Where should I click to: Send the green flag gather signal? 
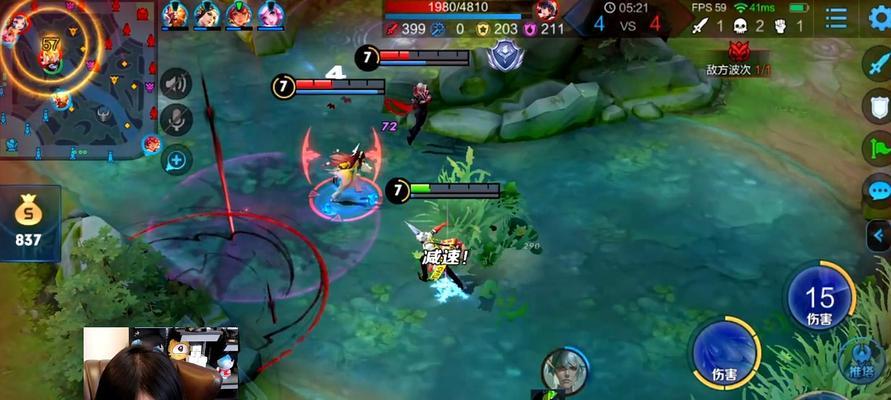877,147
